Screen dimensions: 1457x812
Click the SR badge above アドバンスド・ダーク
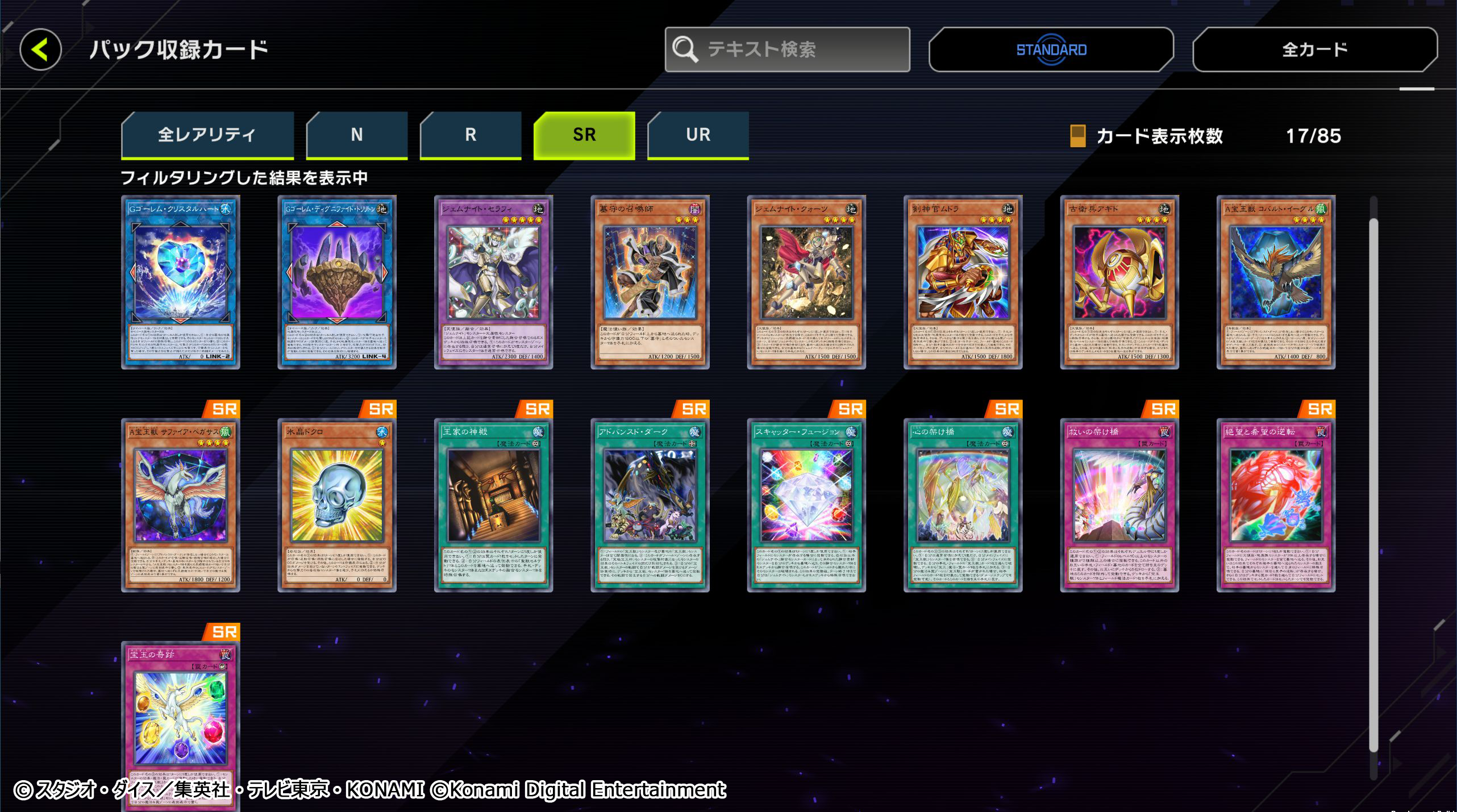694,409
